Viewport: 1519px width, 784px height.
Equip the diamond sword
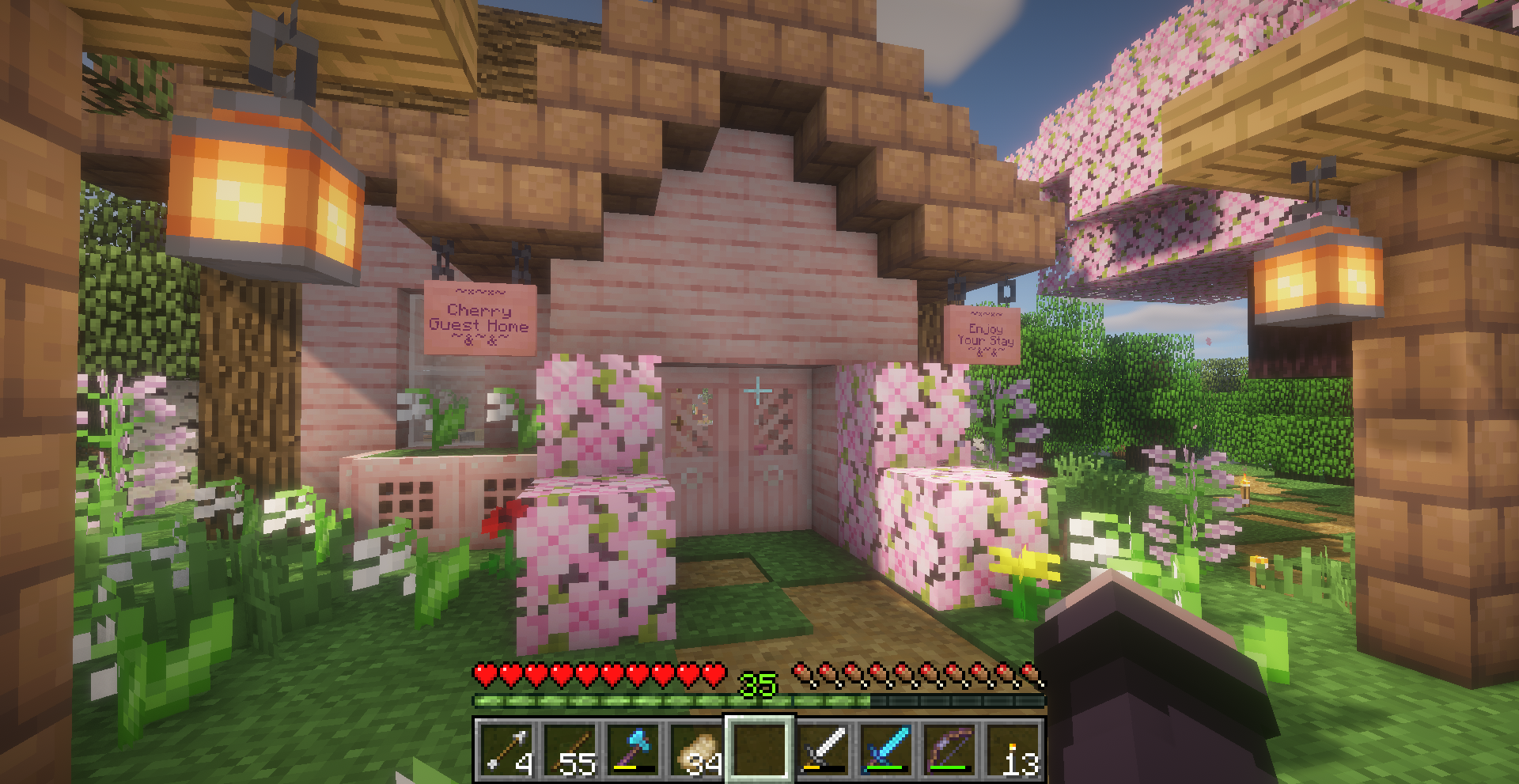[x=886, y=748]
